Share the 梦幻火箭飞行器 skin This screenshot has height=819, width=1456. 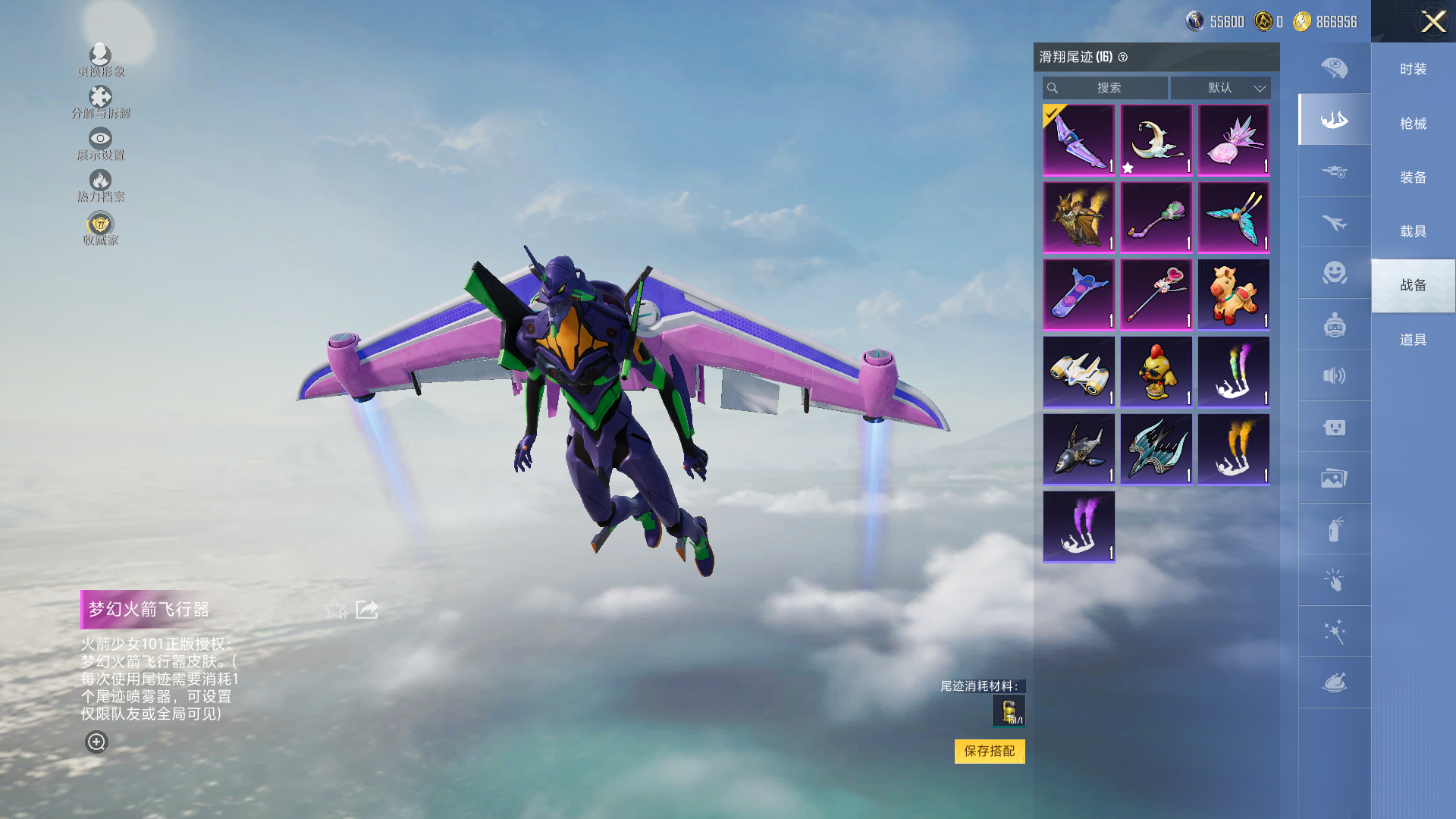[x=367, y=609]
